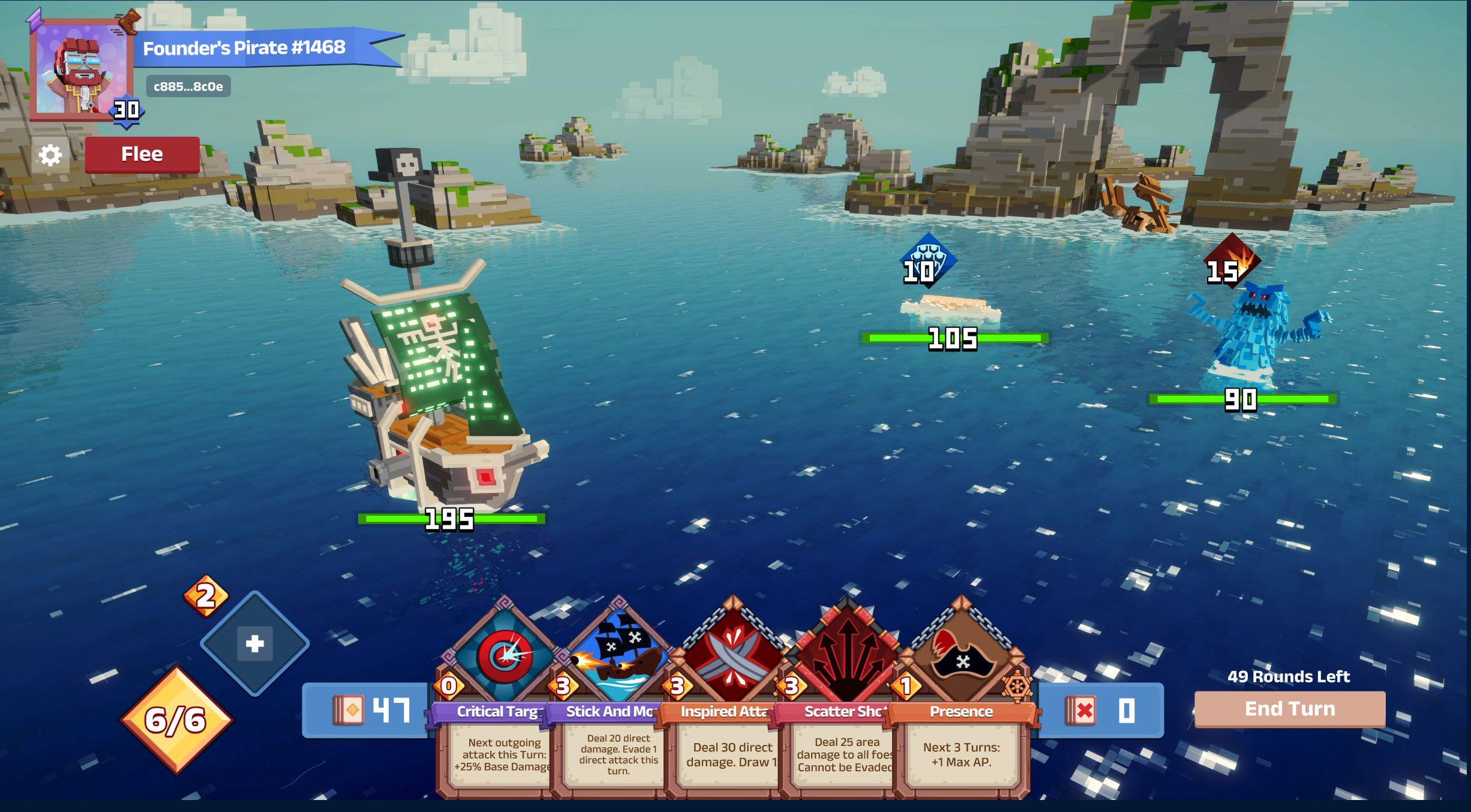Open the draw pile showing 47 cards
The height and width of the screenshot is (812, 1471).
[x=371, y=711]
